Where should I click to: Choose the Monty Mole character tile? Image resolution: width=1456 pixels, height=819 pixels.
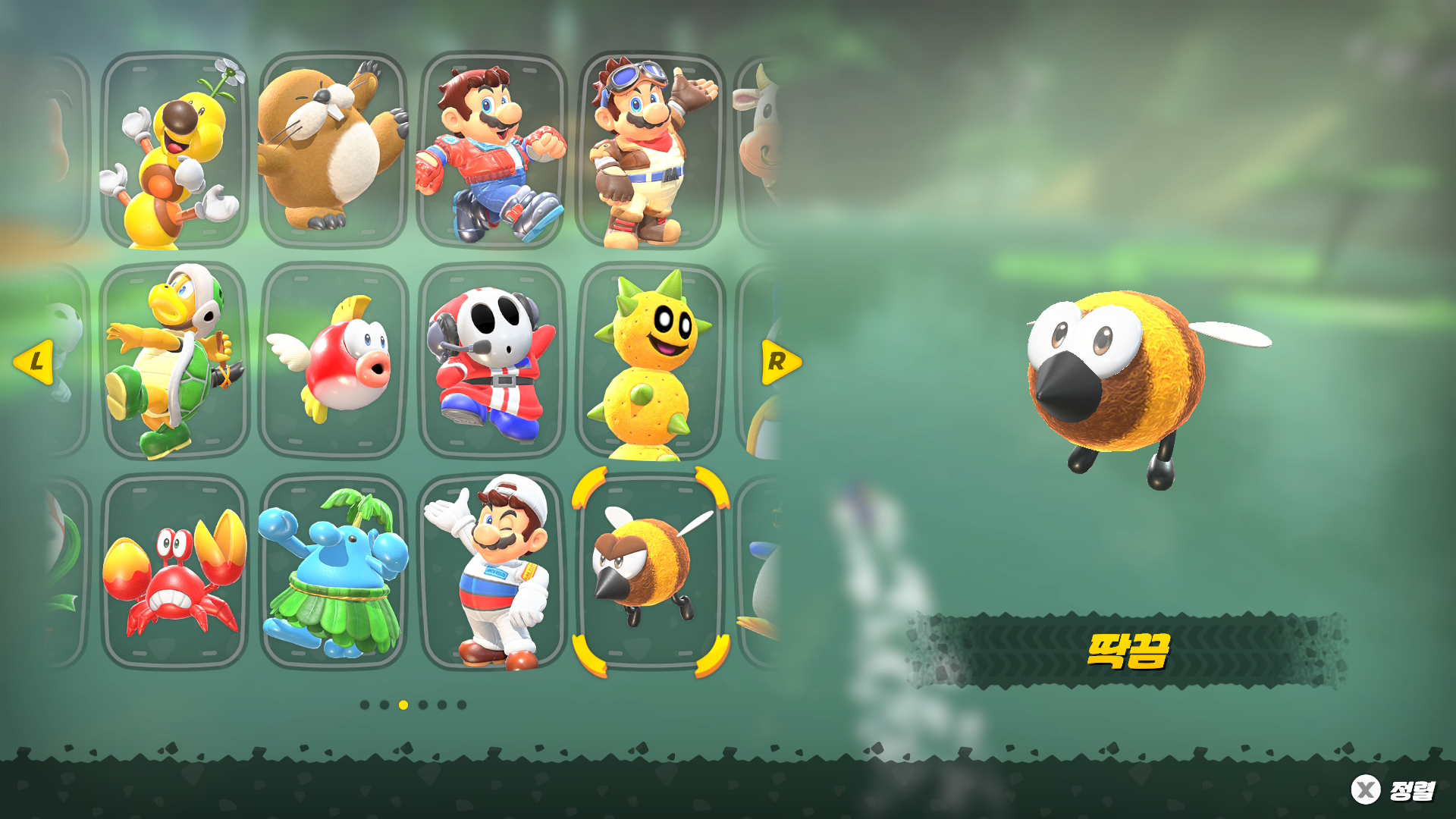coord(334,152)
